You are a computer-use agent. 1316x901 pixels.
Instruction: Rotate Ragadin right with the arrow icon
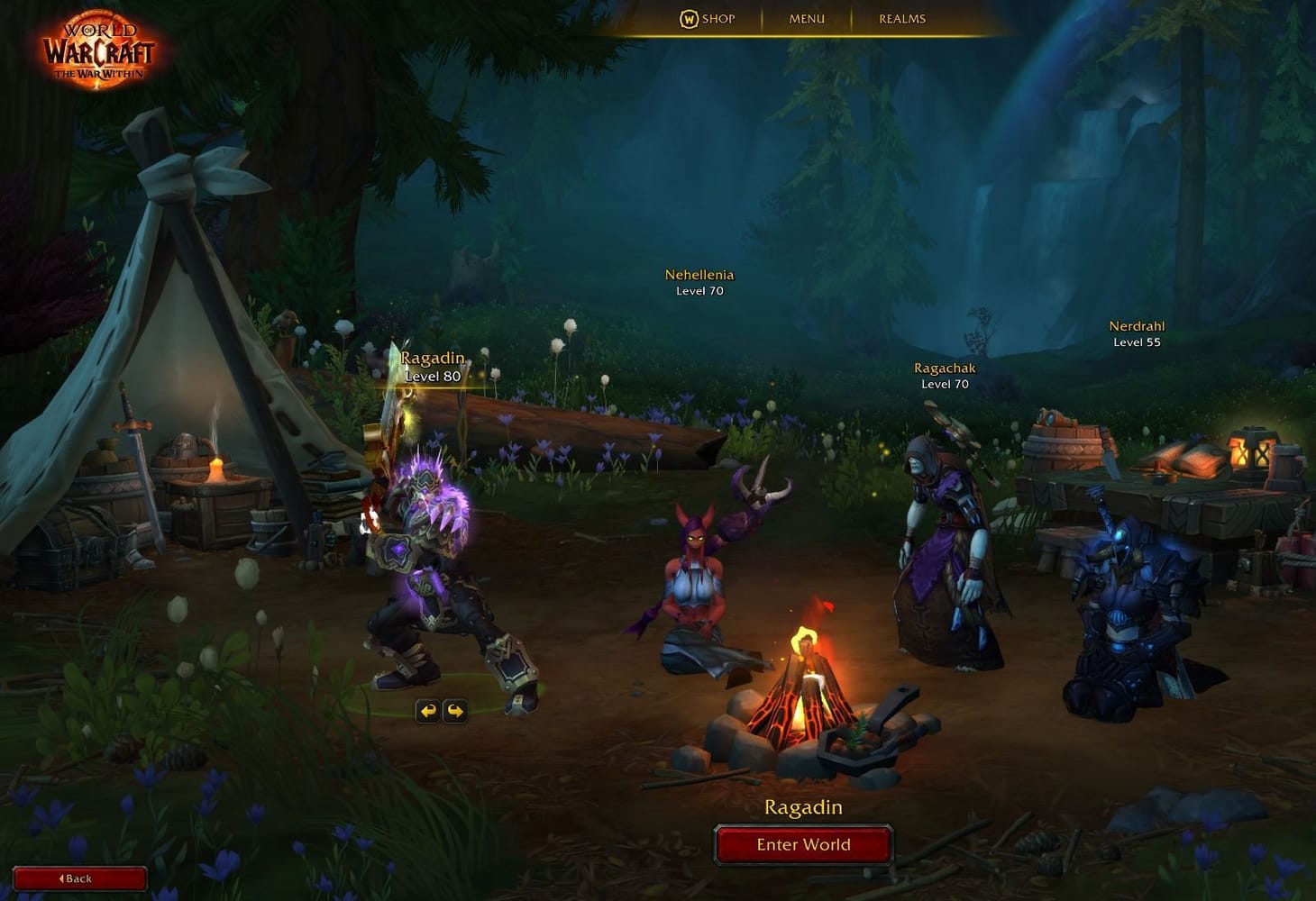456,711
